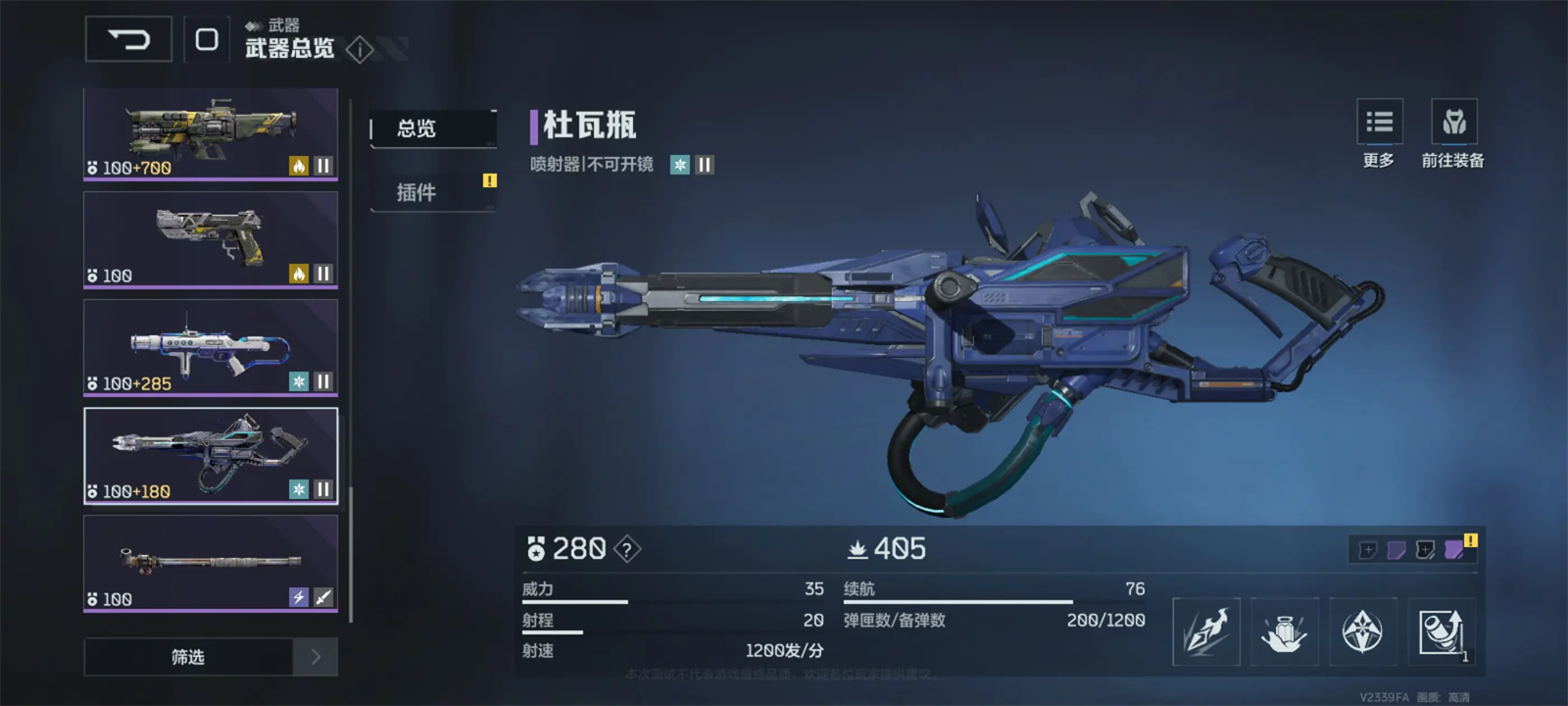Viewport: 1568px width, 706px height.
Task: View the third weapon skill diamond icon
Action: (x=1362, y=631)
